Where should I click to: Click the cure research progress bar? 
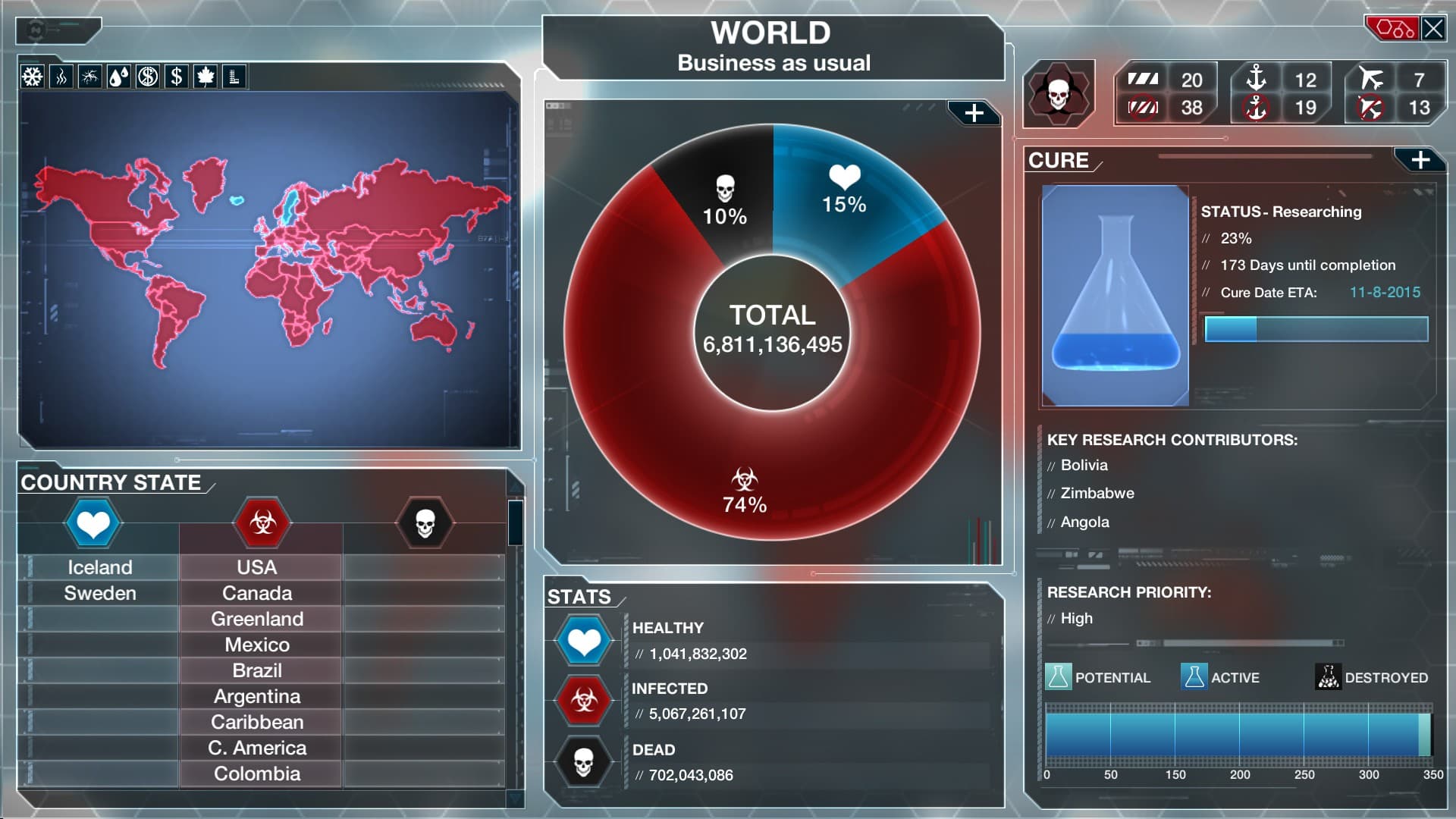[x=1316, y=330]
